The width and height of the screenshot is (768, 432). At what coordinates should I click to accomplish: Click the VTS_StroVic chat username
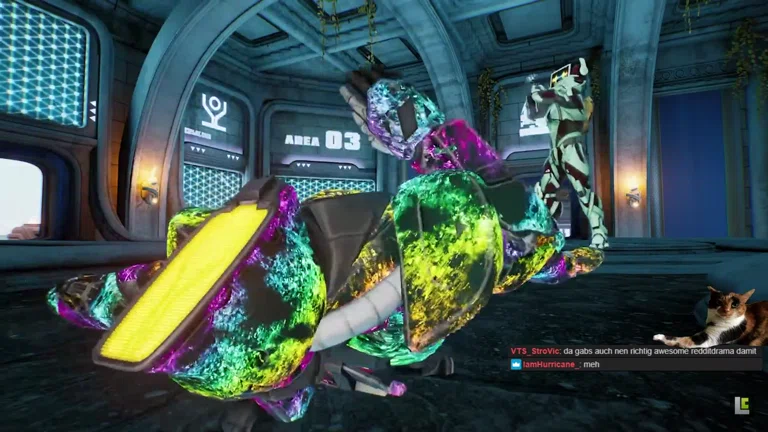534,351
